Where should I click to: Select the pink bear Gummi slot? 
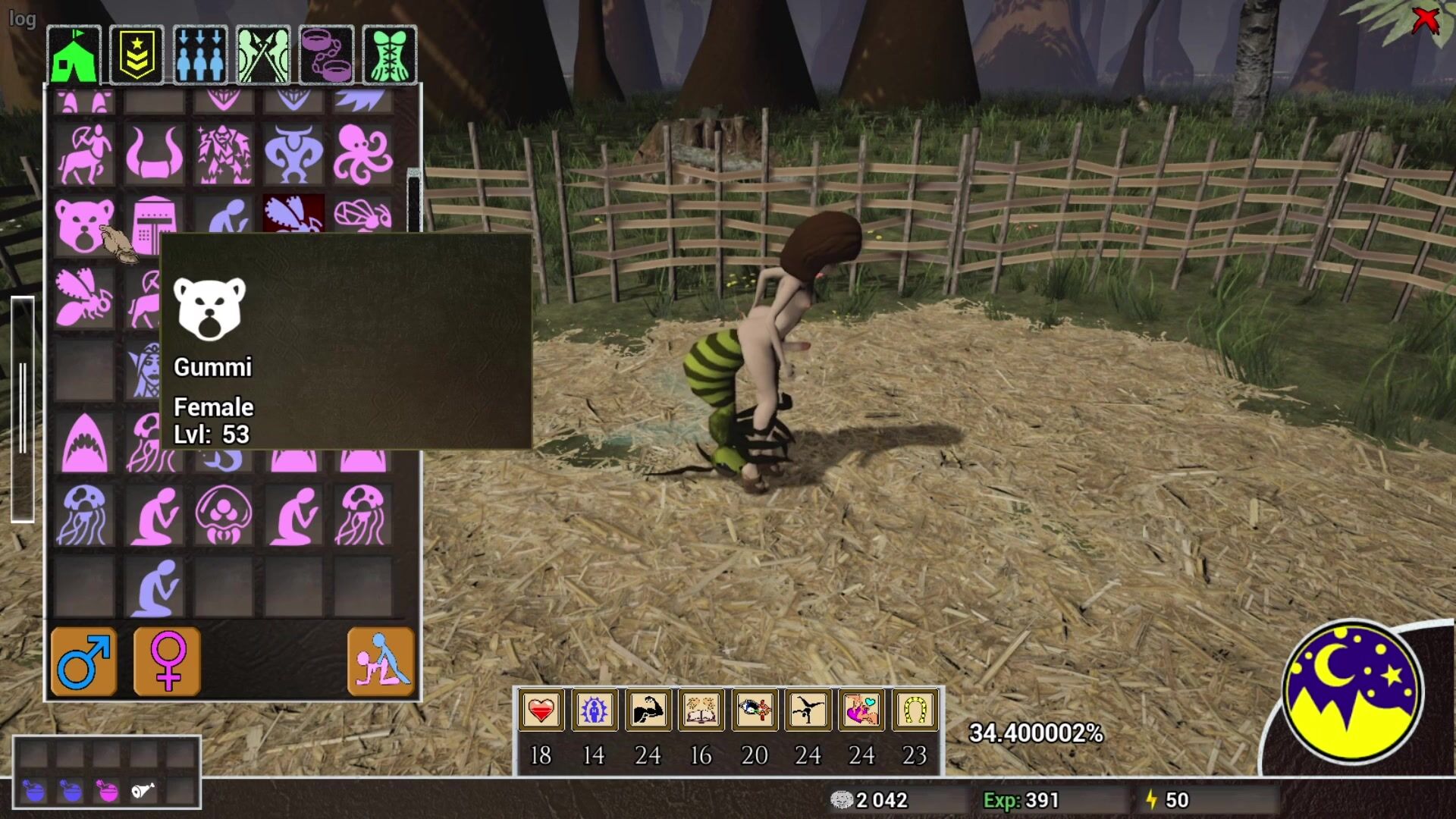[84, 225]
